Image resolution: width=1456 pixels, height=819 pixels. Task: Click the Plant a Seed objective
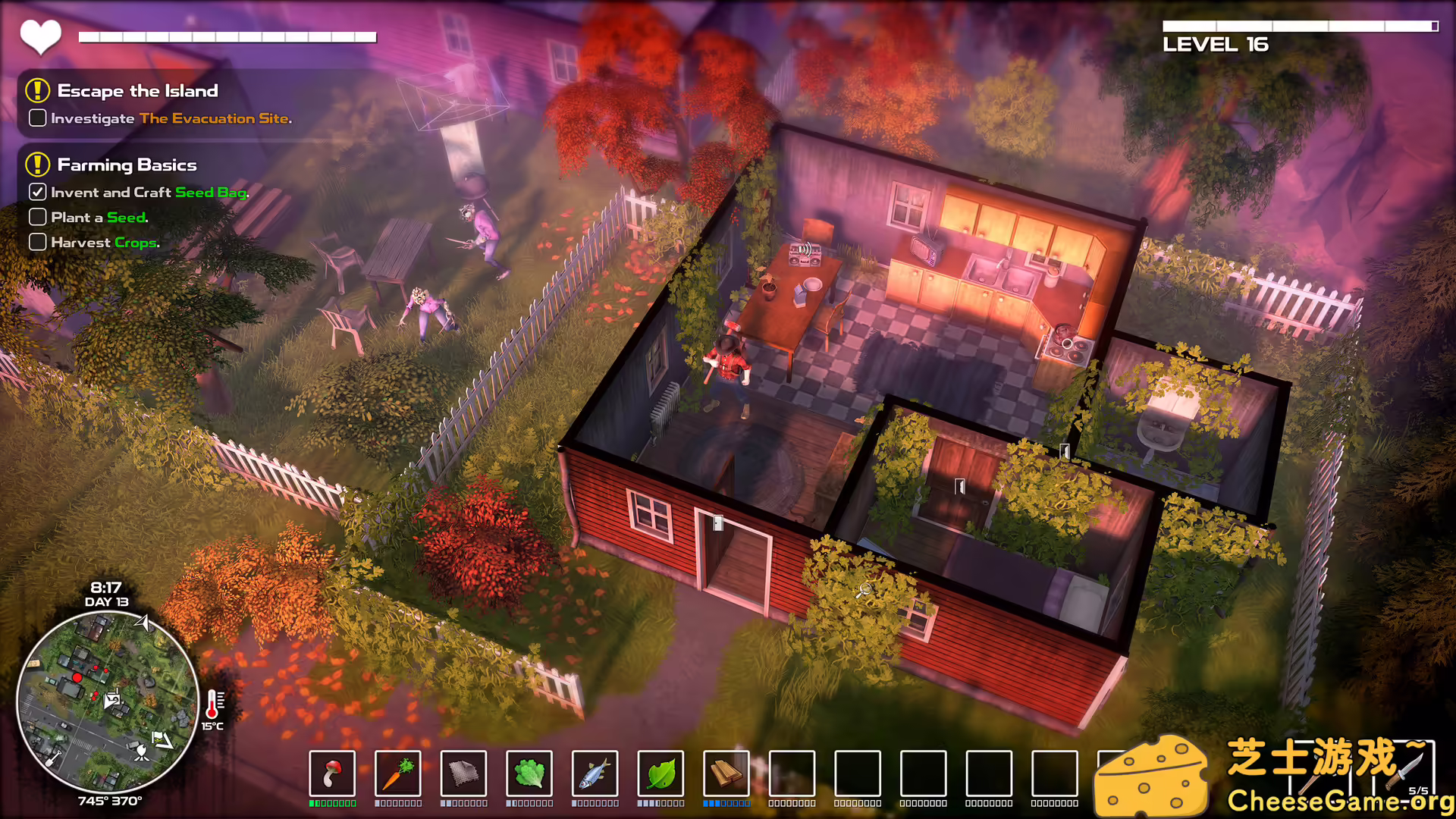pyautogui.click(x=99, y=218)
